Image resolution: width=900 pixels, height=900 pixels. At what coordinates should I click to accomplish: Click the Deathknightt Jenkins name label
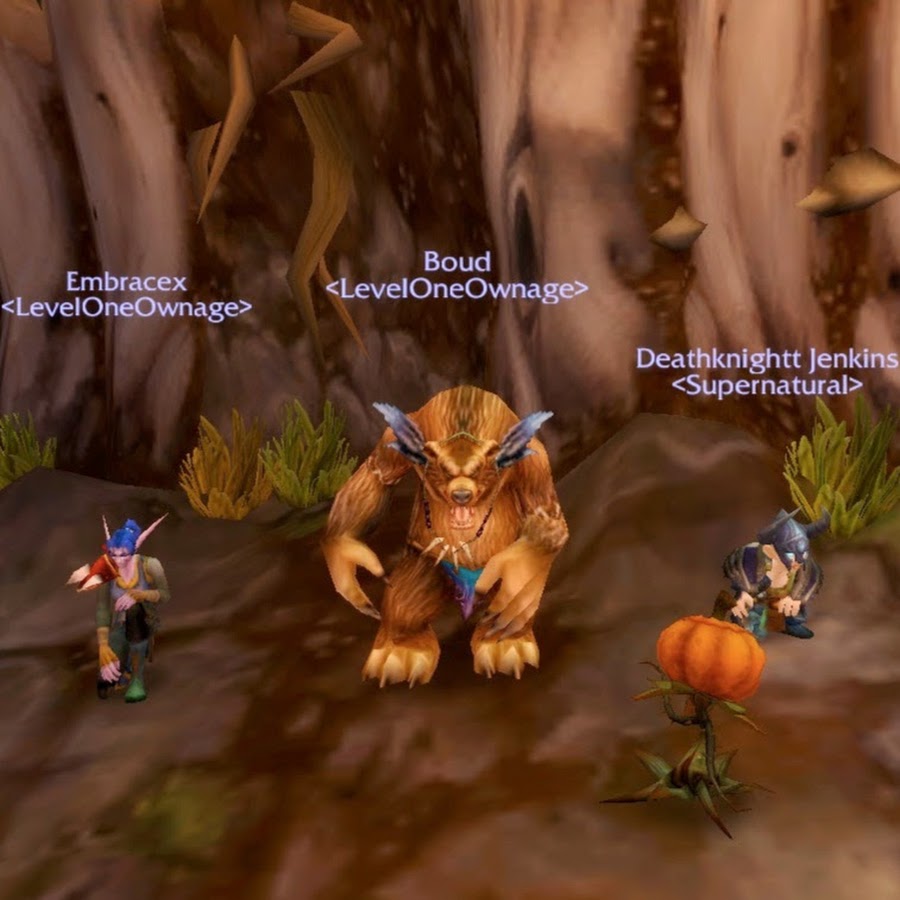click(766, 359)
